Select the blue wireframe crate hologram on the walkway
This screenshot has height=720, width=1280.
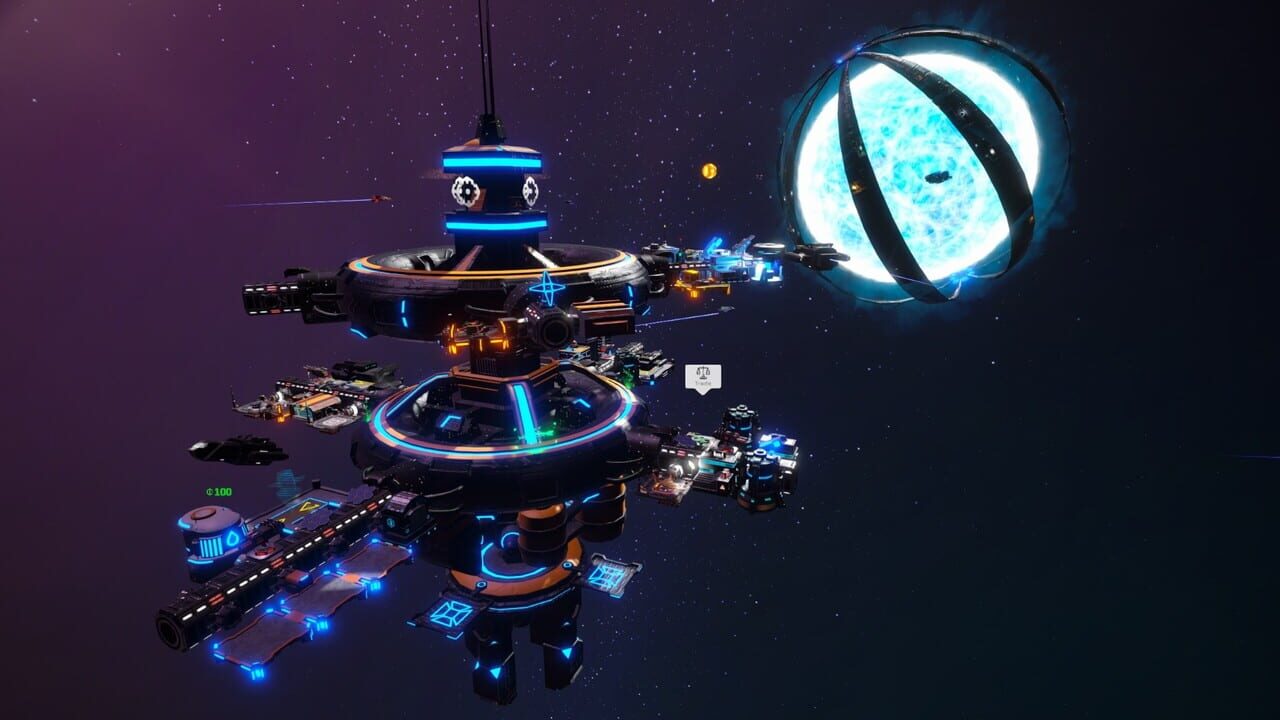pos(608,575)
